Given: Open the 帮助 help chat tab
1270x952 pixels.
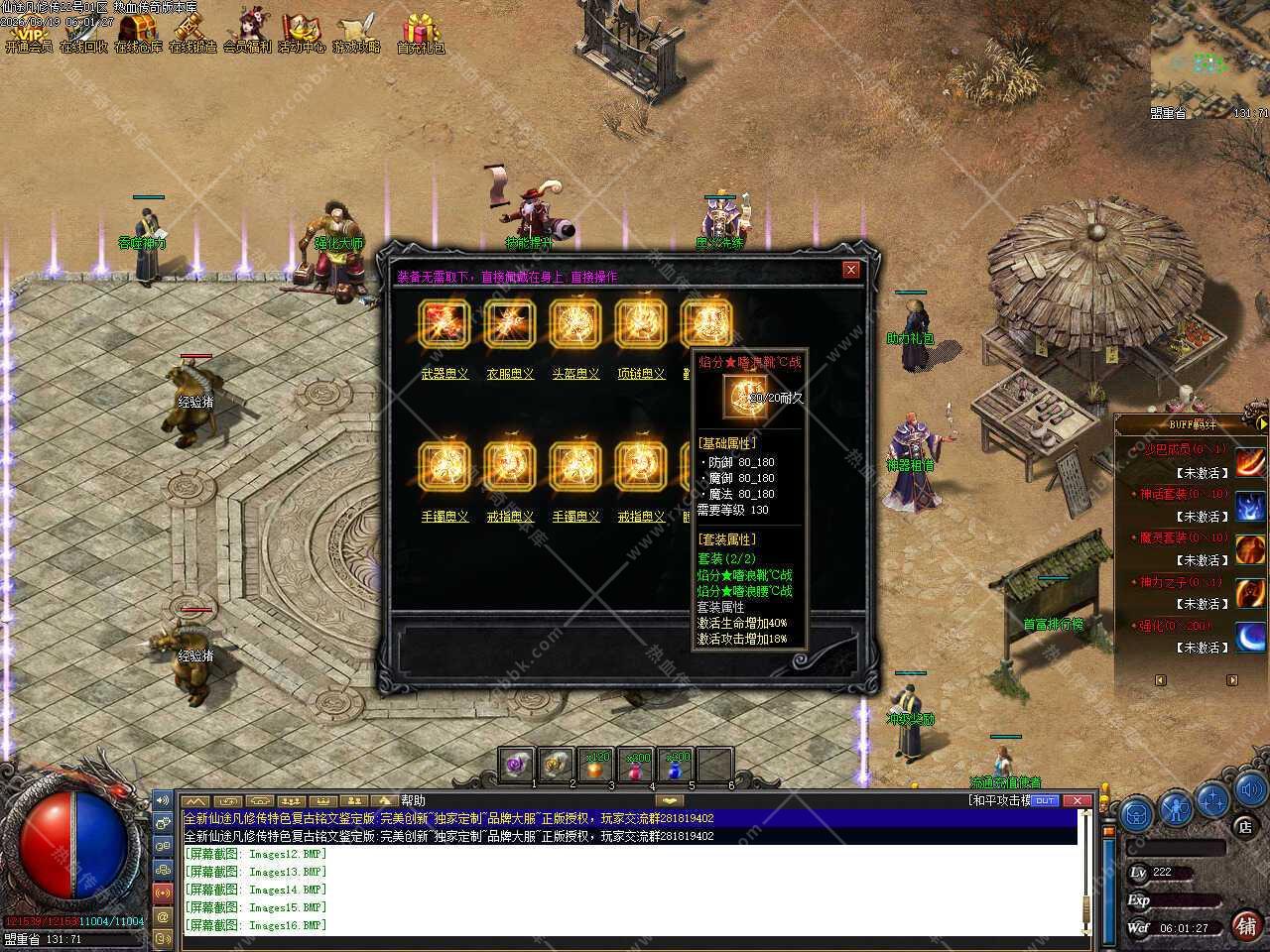Looking at the screenshot, I should (x=414, y=801).
